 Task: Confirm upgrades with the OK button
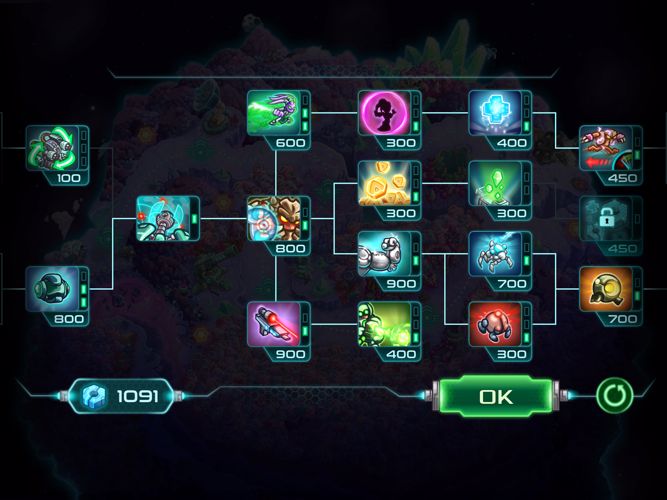[495, 396]
